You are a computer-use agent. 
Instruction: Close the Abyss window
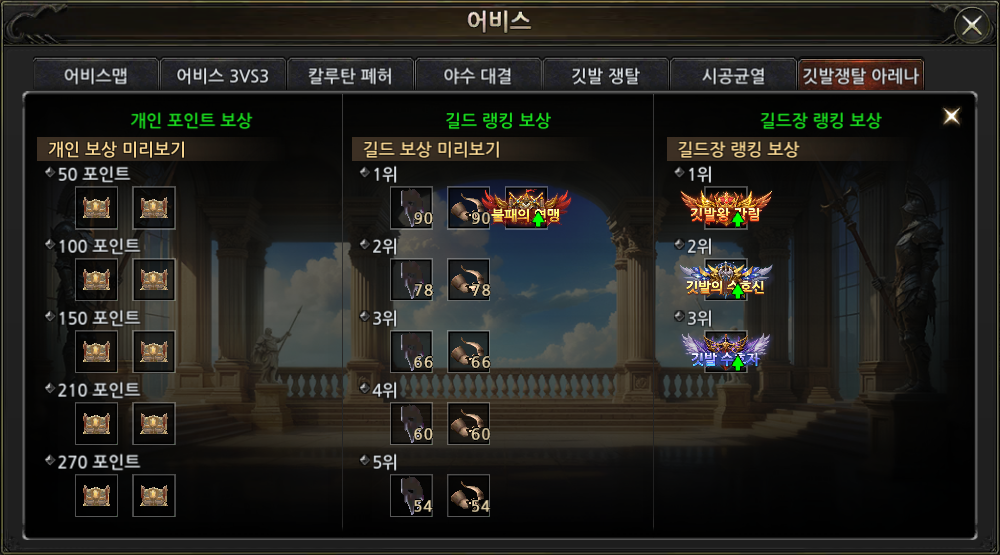[x=971, y=25]
